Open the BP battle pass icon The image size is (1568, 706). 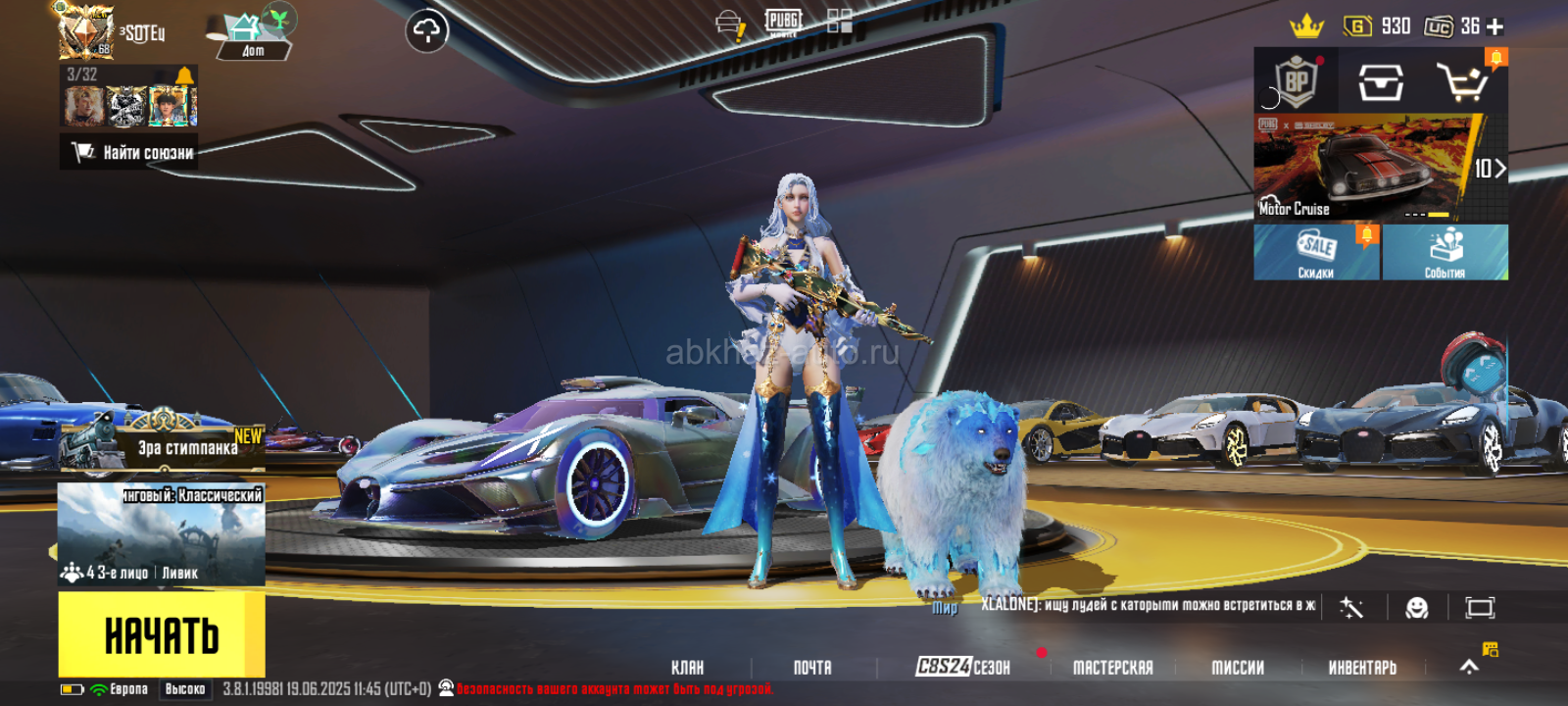coord(1296,82)
